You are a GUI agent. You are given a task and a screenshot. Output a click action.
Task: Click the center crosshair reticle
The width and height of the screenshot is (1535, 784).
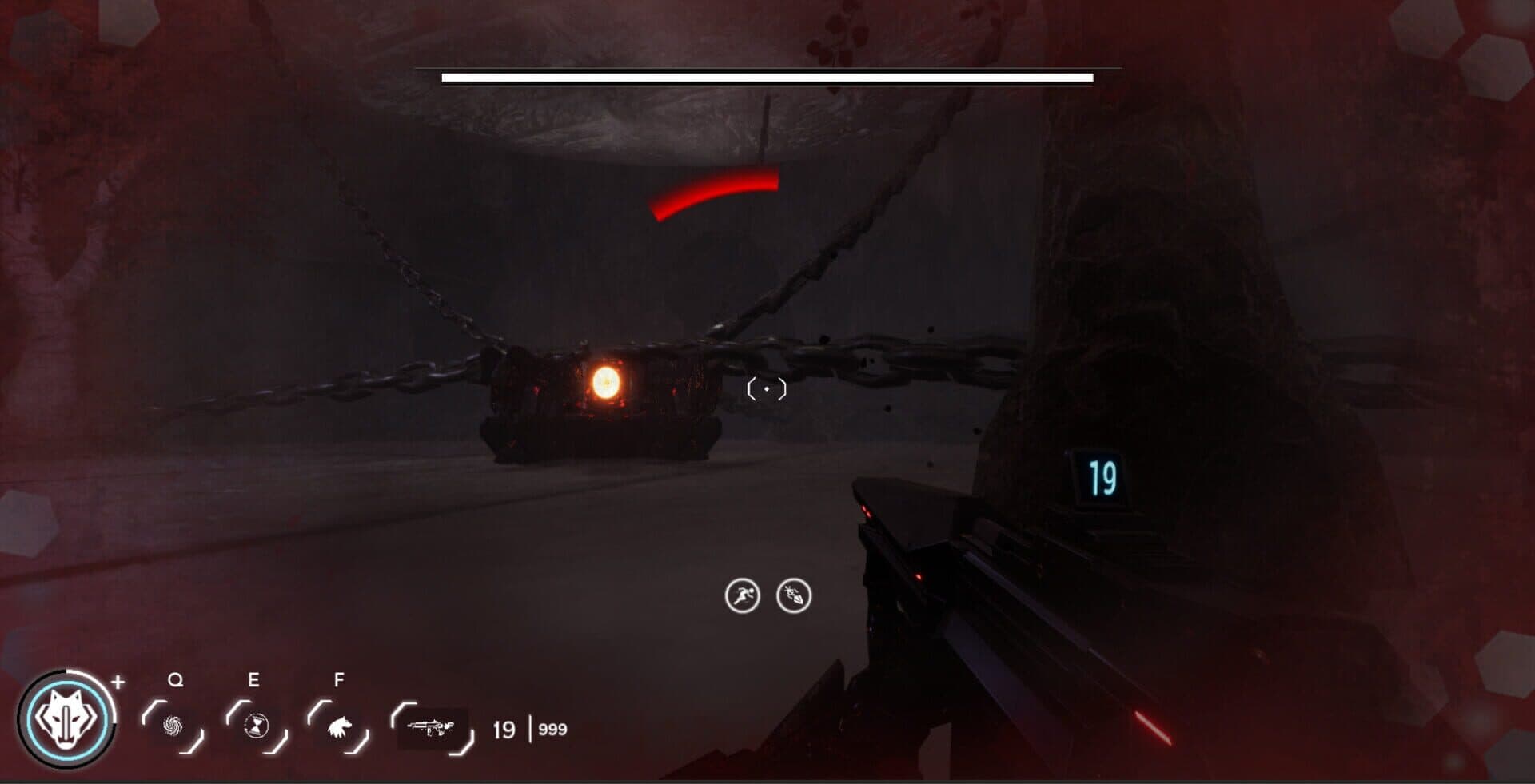click(x=767, y=388)
